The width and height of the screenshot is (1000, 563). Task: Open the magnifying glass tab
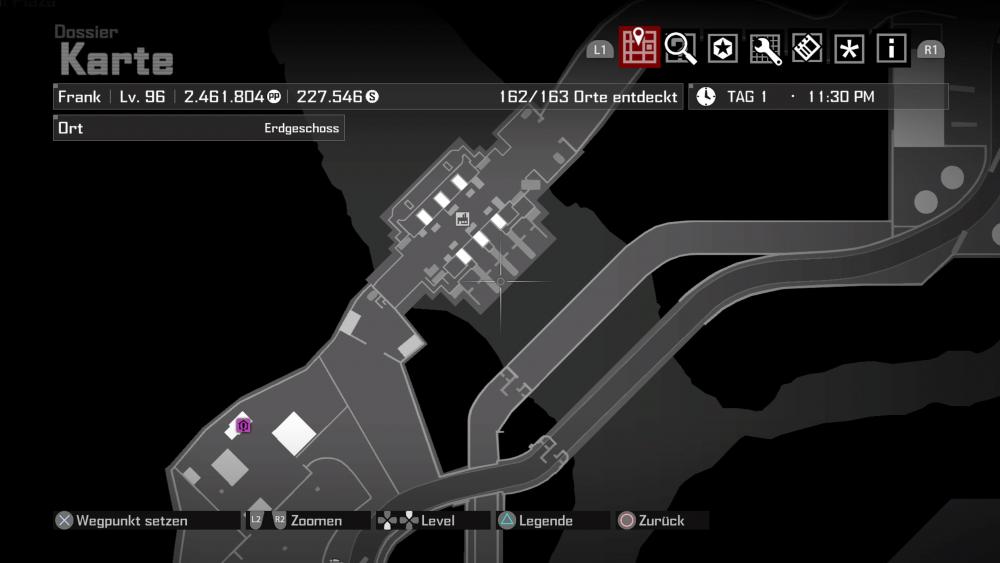pos(681,48)
